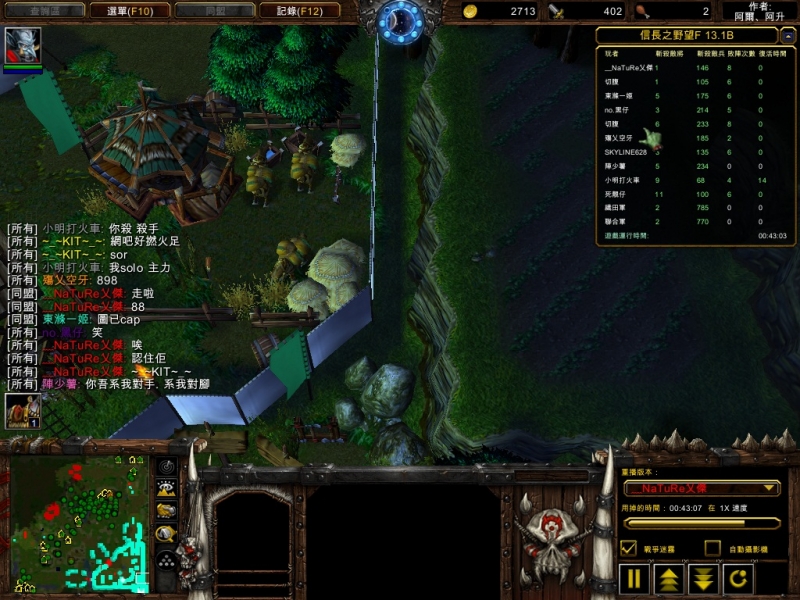Toggle minimap creep camp display button

tap(167, 534)
